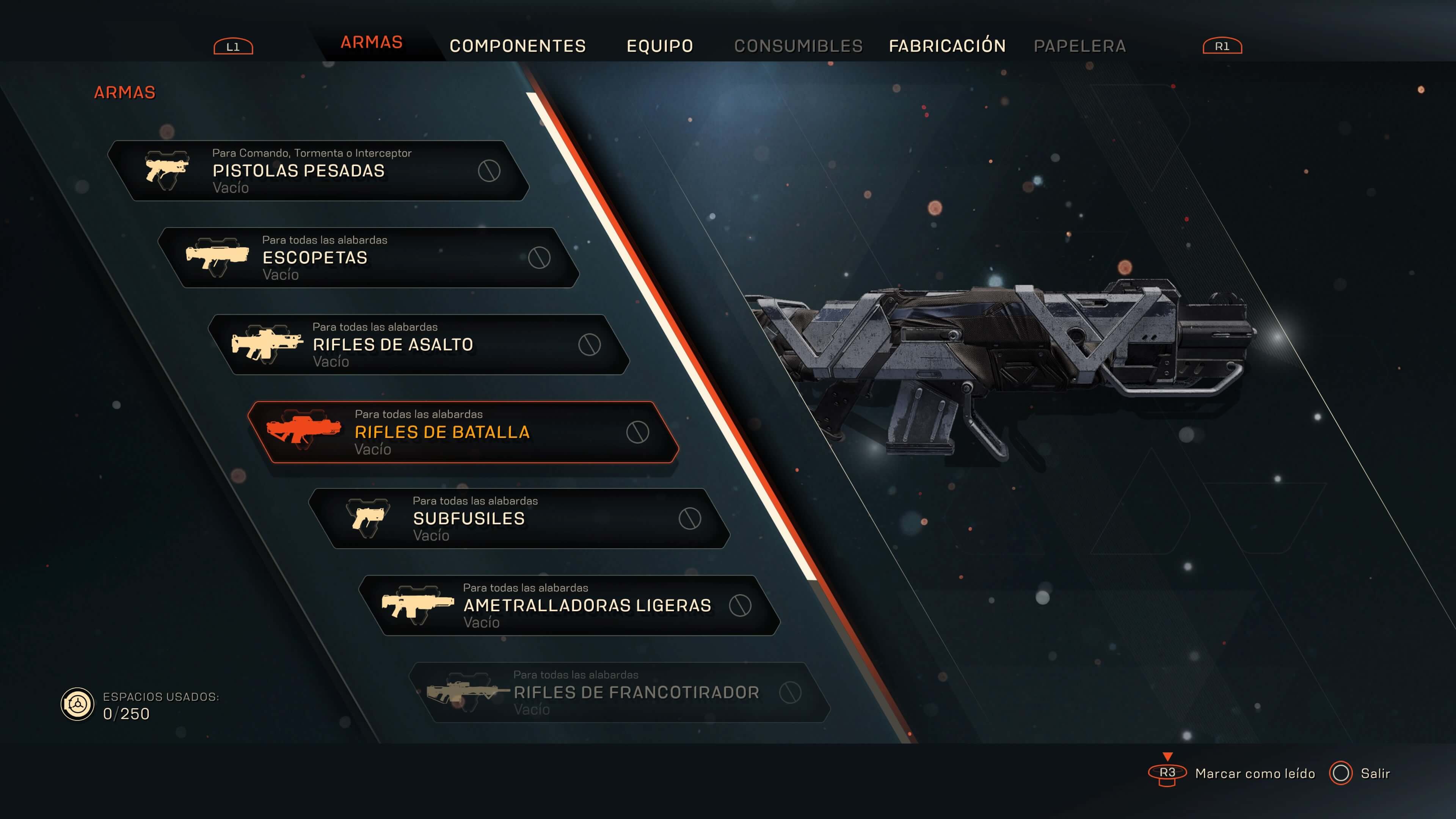Switch to the Equipo tab
Viewport: 1456px width, 819px height.
click(660, 46)
